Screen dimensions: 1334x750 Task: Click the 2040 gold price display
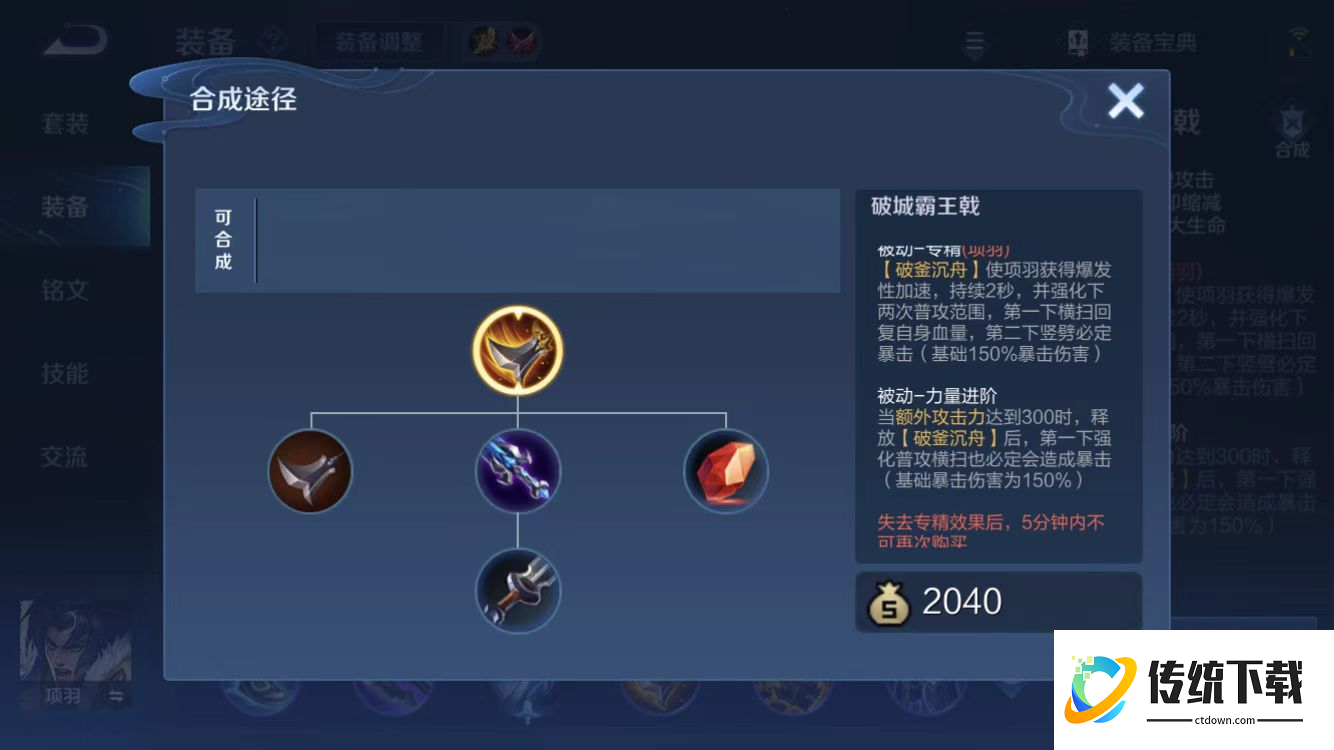point(960,600)
